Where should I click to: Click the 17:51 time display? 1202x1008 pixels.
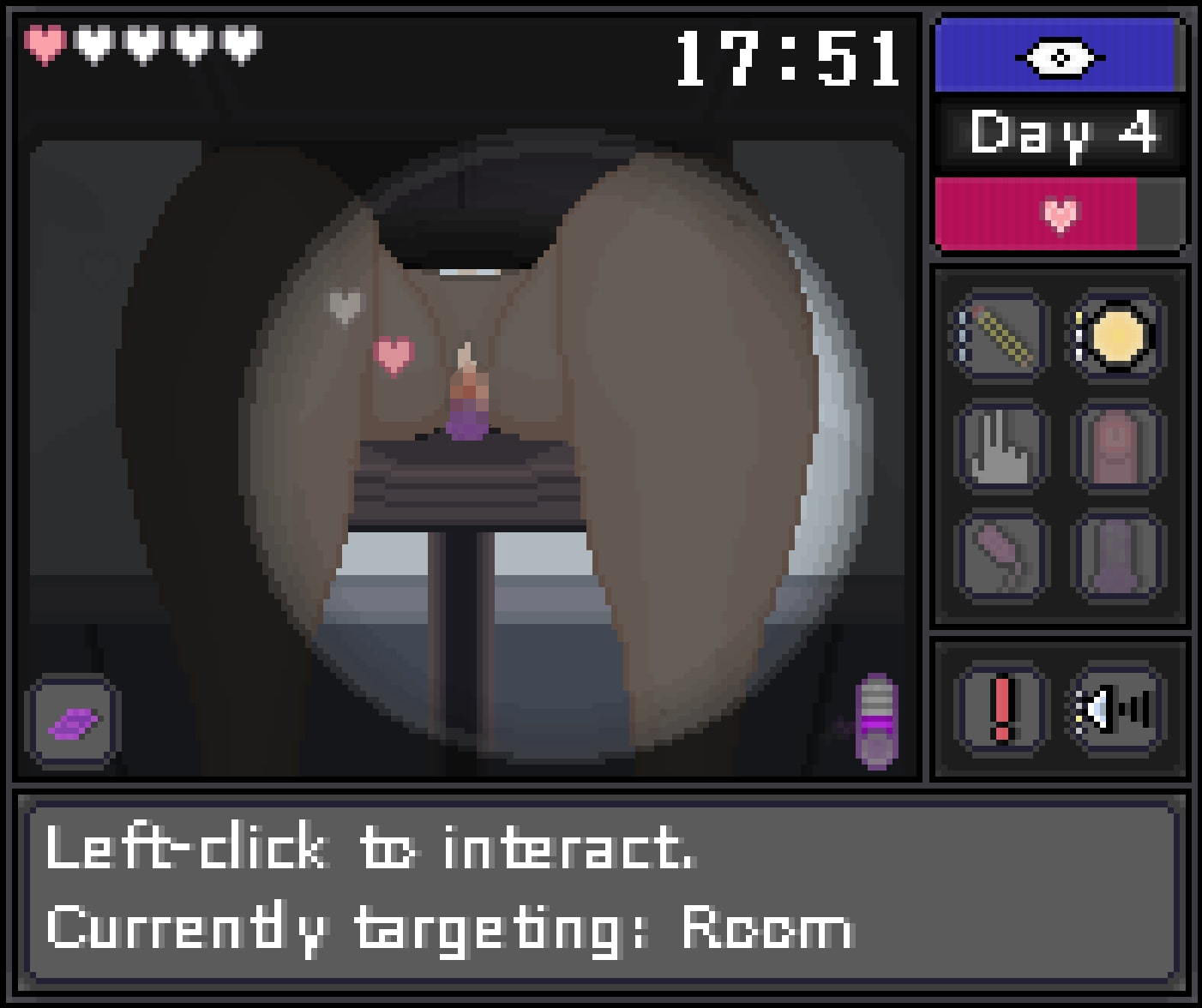click(x=784, y=57)
